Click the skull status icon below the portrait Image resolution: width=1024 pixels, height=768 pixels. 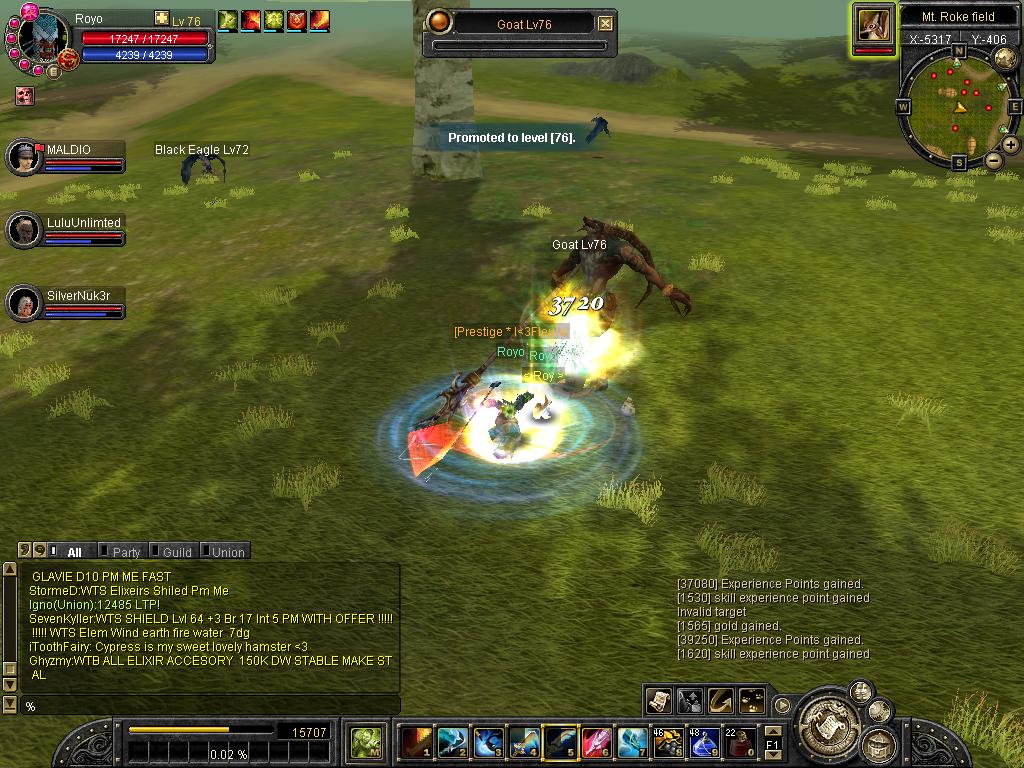[24, 96]
